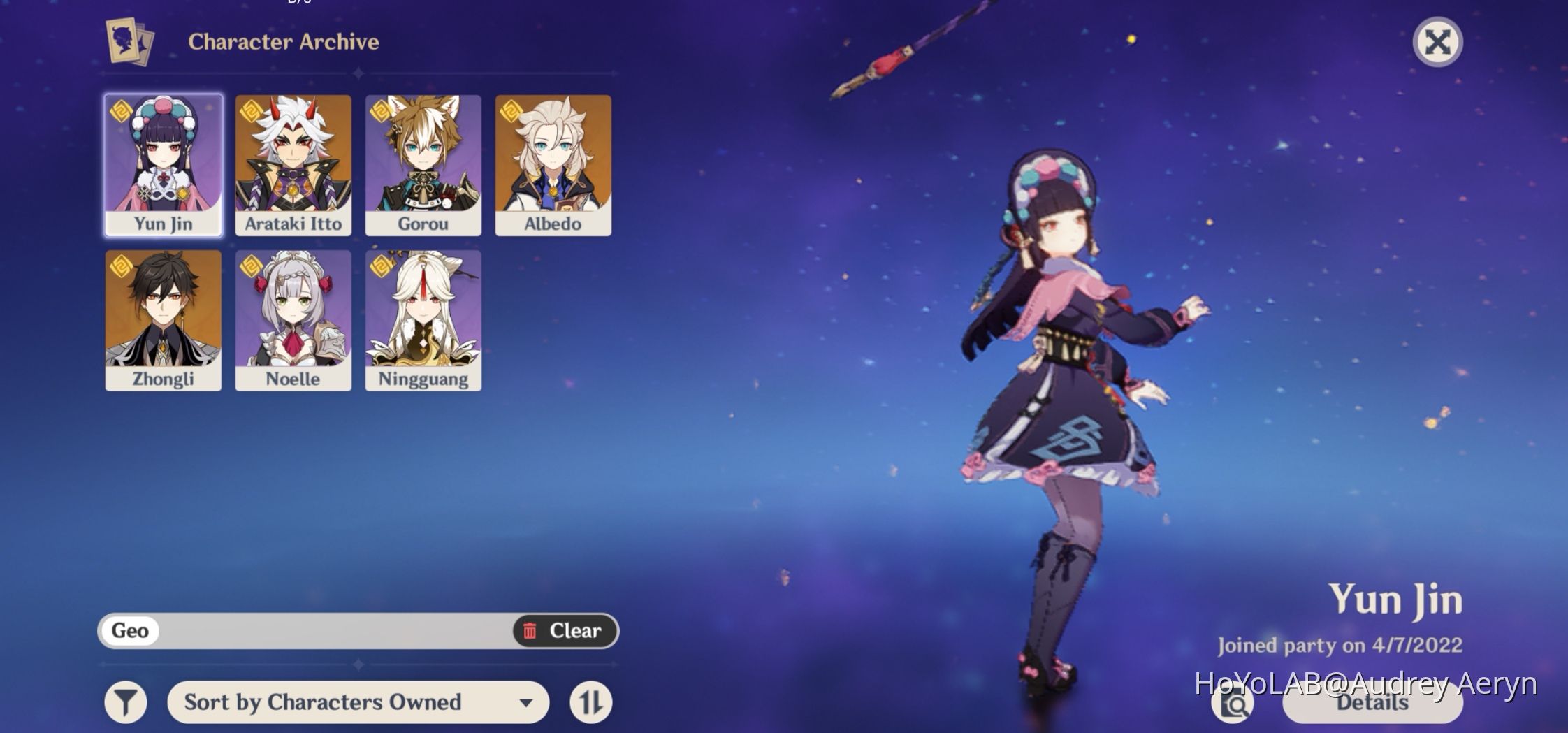Screen dimensions: 1568x733
Task: Select the Noelle character card
Action: [293, 320]
